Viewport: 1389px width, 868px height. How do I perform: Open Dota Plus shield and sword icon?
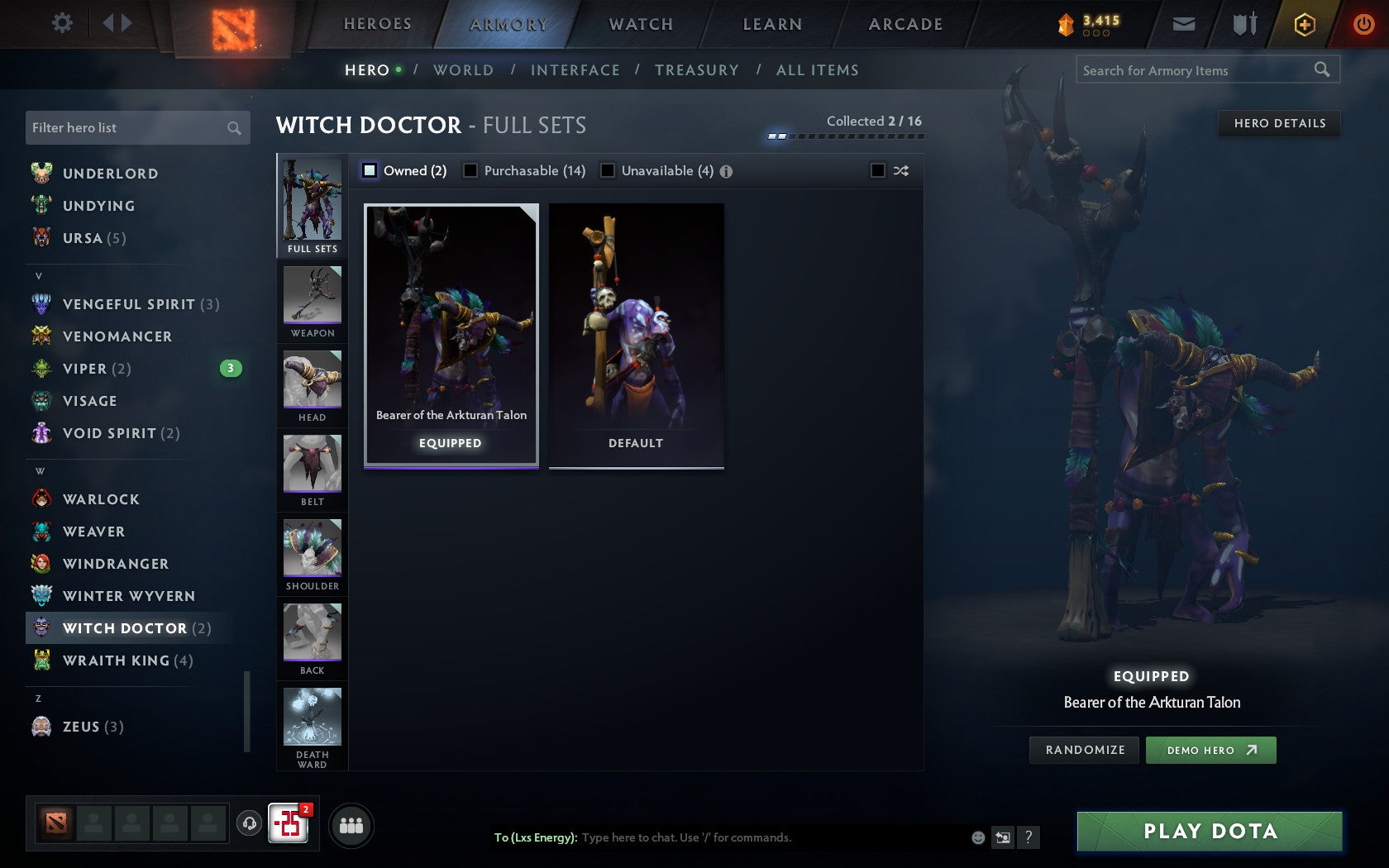pos(1243,24)
